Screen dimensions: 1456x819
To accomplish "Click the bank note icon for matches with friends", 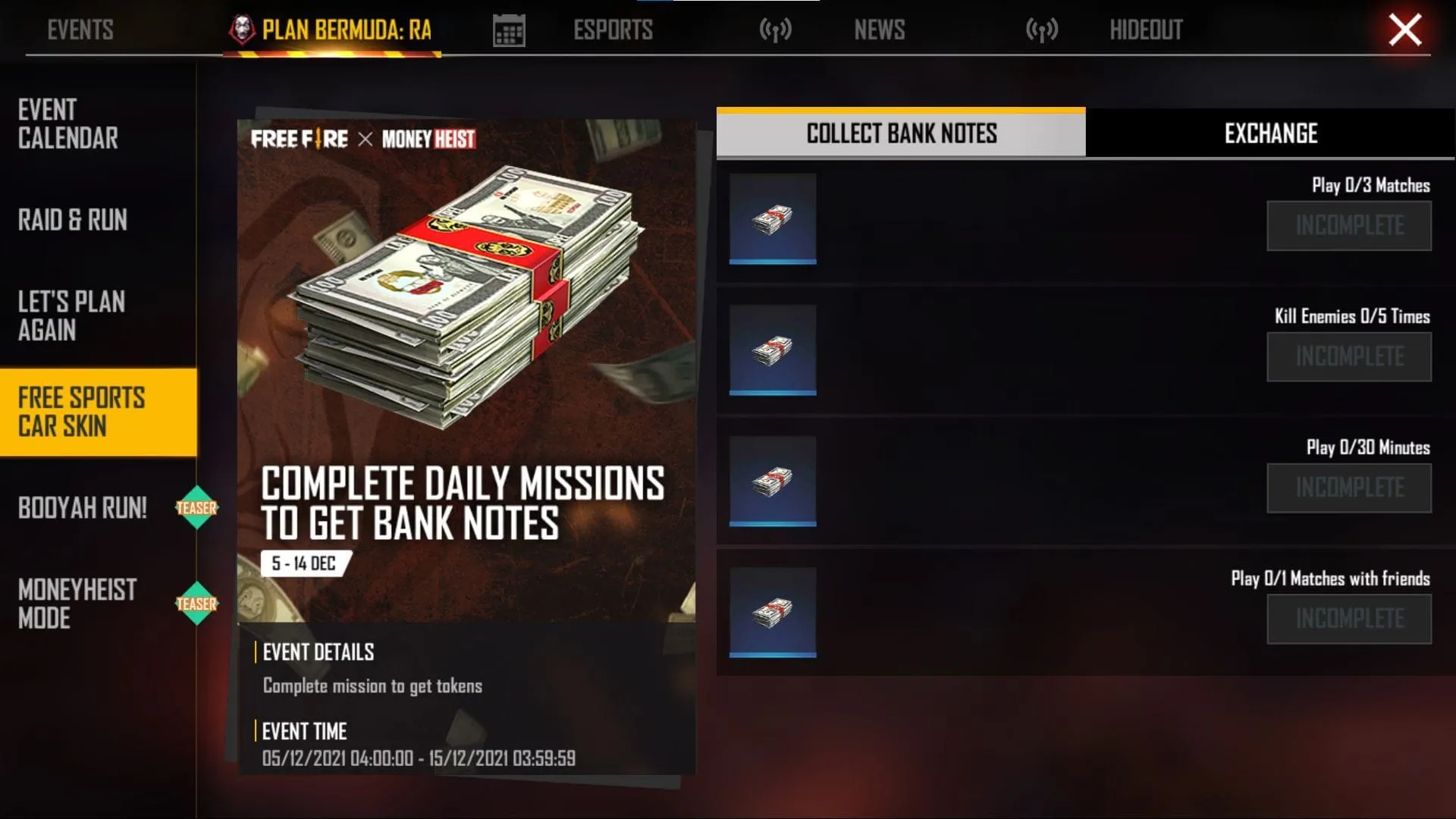I will [772, 613].
